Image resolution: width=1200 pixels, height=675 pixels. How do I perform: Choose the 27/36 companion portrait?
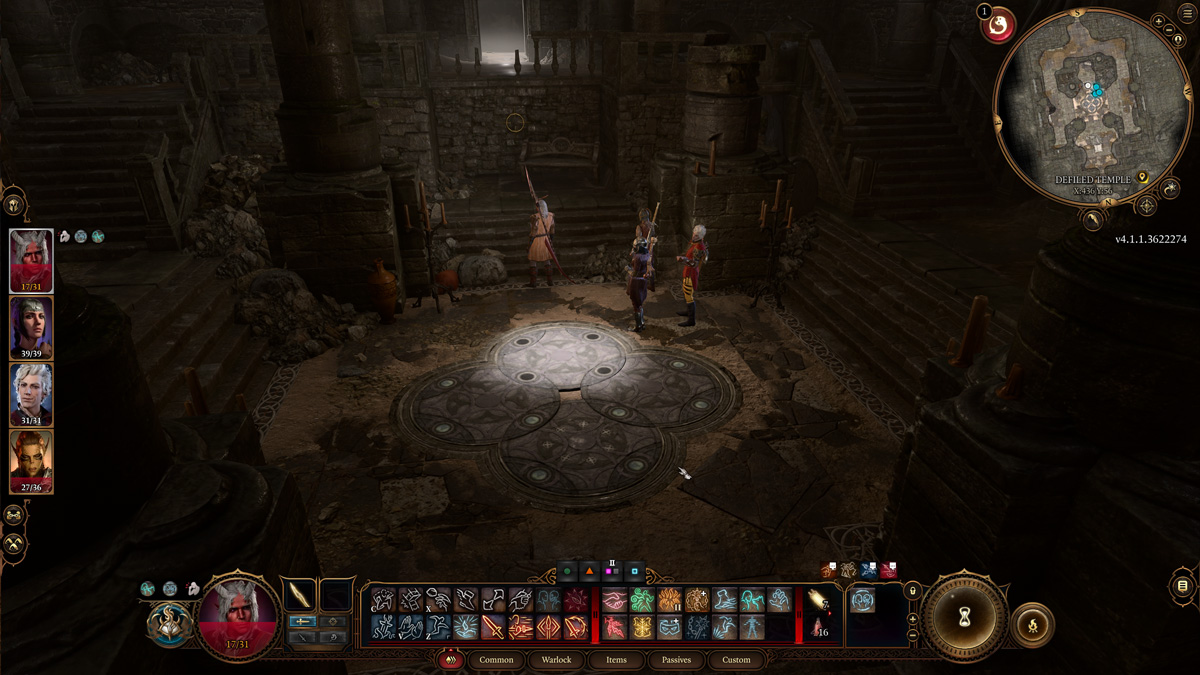click(x=31, y=461)
